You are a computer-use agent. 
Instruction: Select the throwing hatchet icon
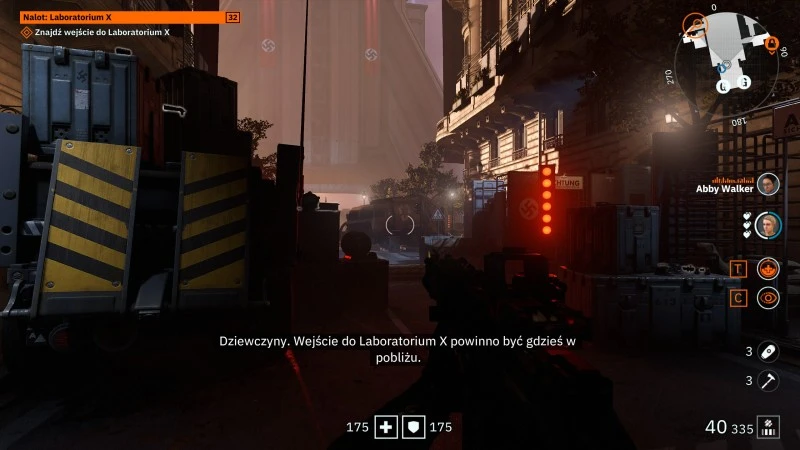(x=768, y=380)
